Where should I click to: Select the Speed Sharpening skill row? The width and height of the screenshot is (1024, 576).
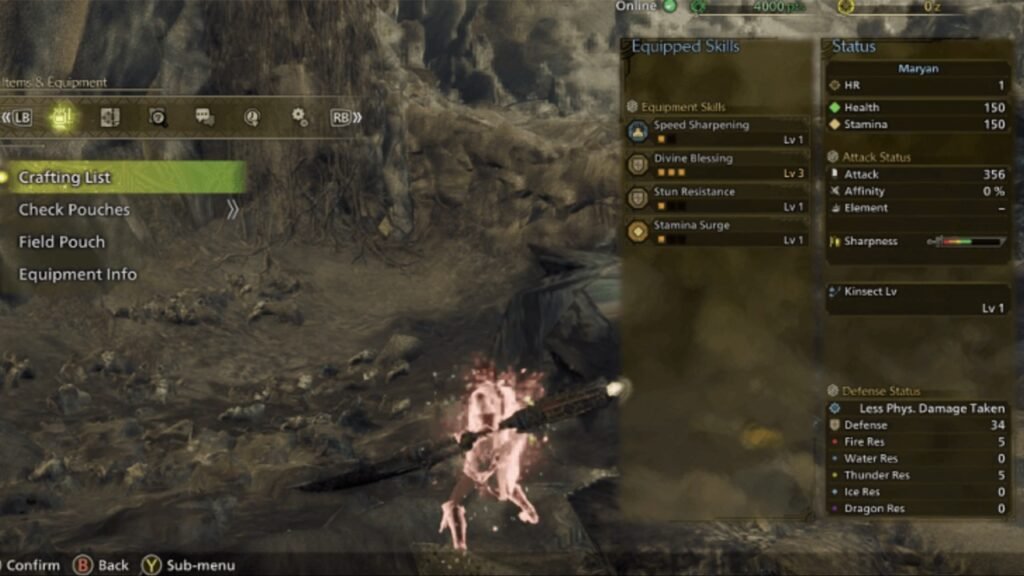pos(717,132)
